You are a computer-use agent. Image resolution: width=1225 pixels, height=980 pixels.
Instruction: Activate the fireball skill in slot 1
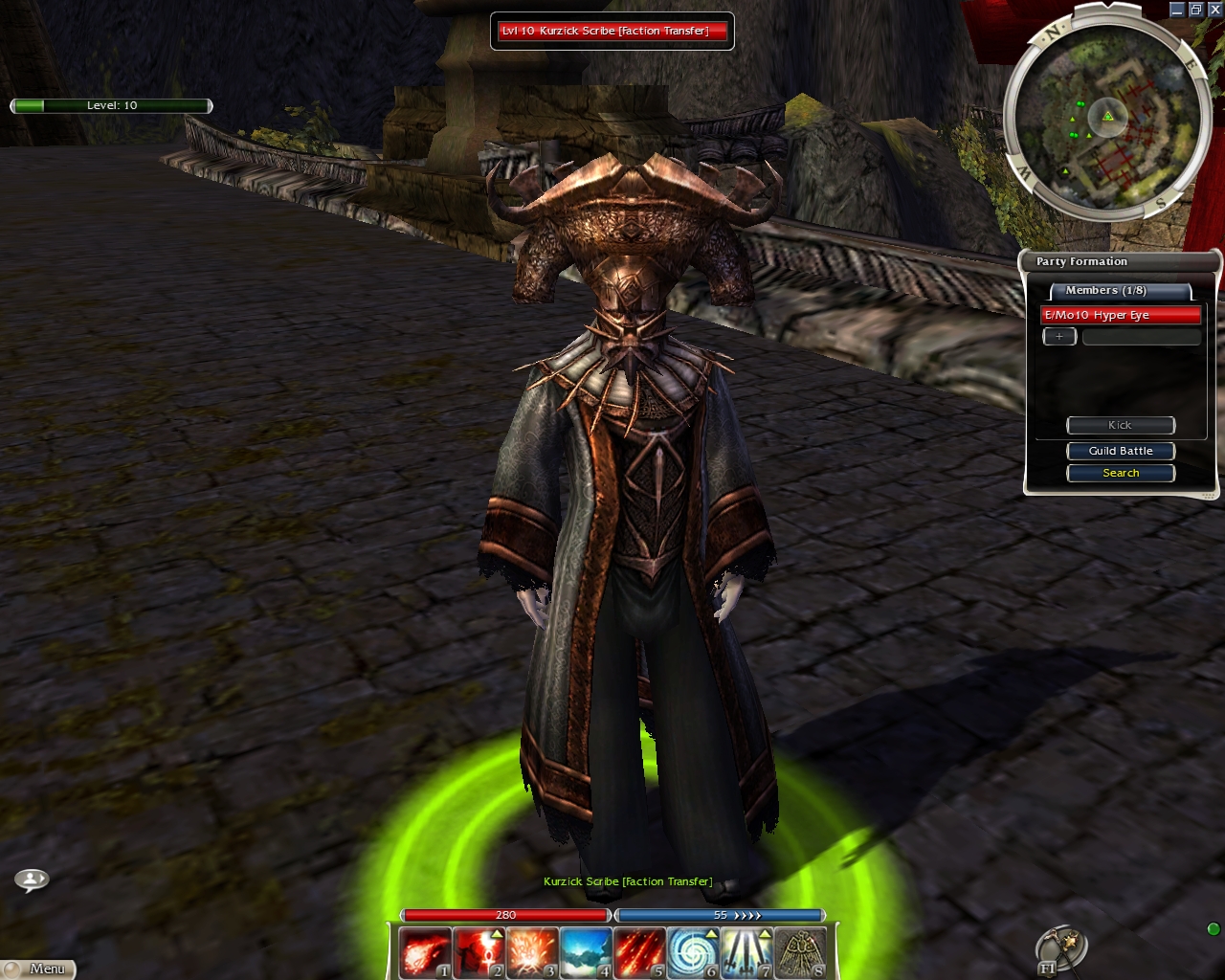tap(424, 952)
